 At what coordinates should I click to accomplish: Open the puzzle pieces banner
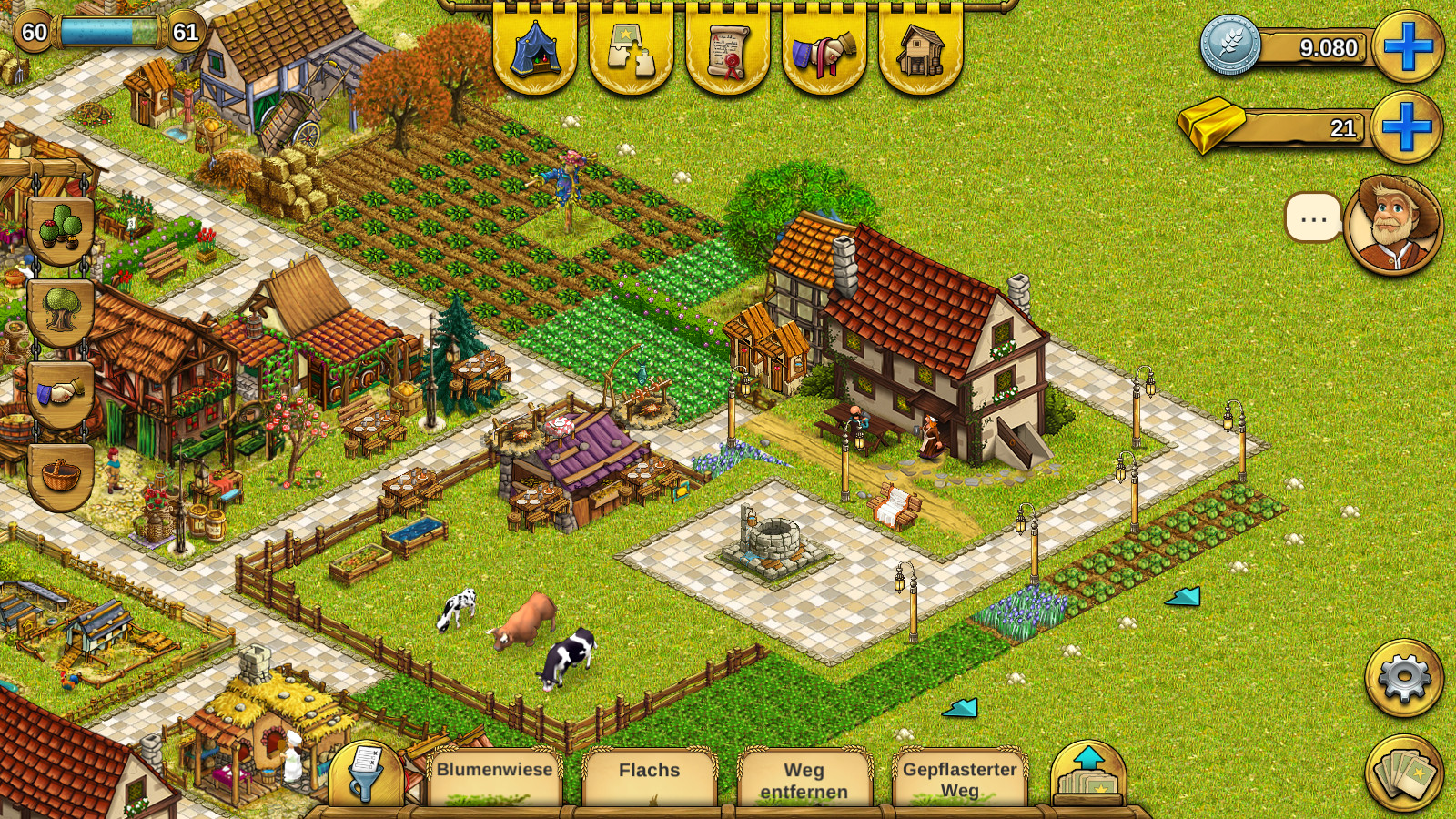pos(632,47)
